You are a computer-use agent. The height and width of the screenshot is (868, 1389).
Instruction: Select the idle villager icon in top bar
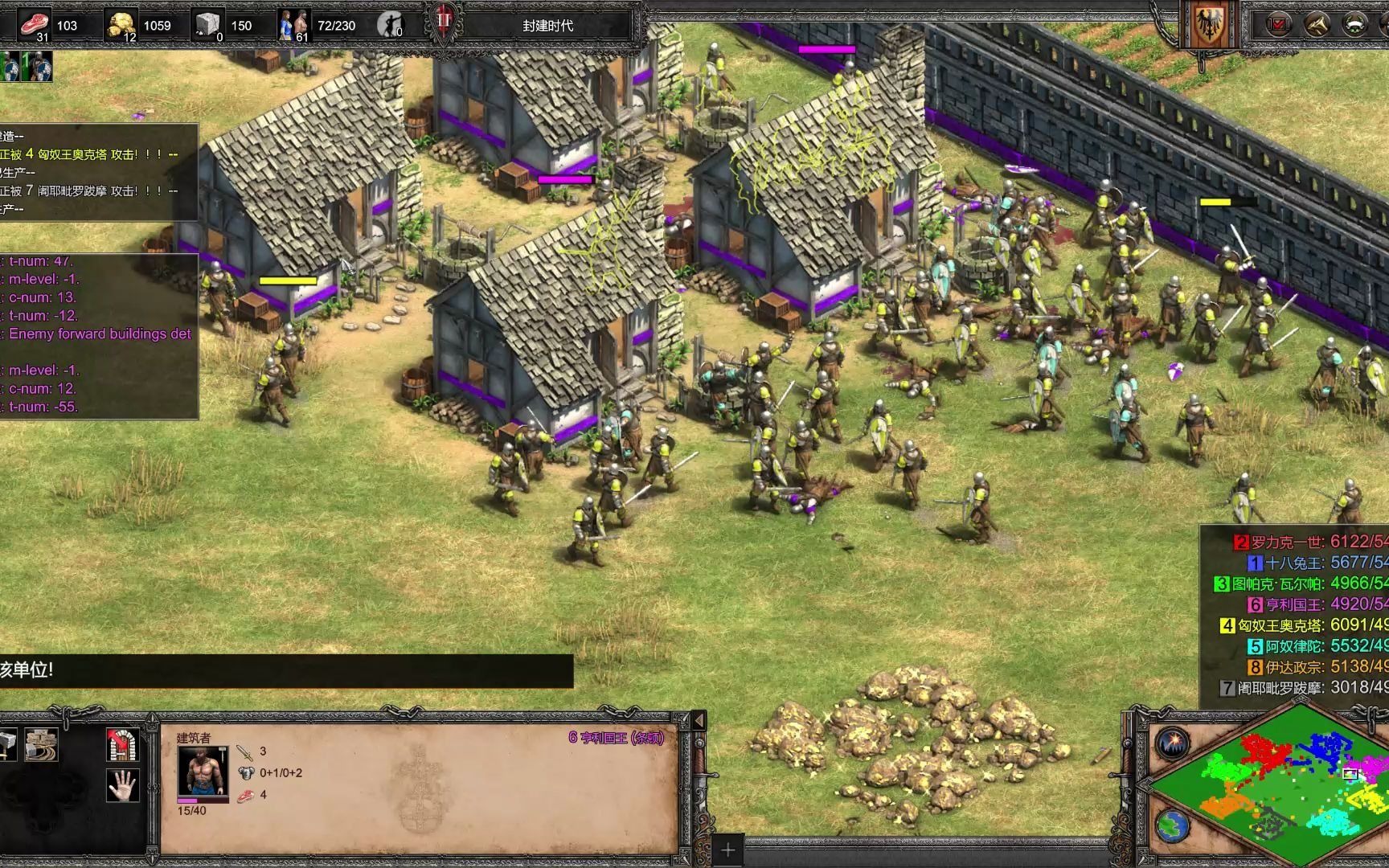[389, 25]
